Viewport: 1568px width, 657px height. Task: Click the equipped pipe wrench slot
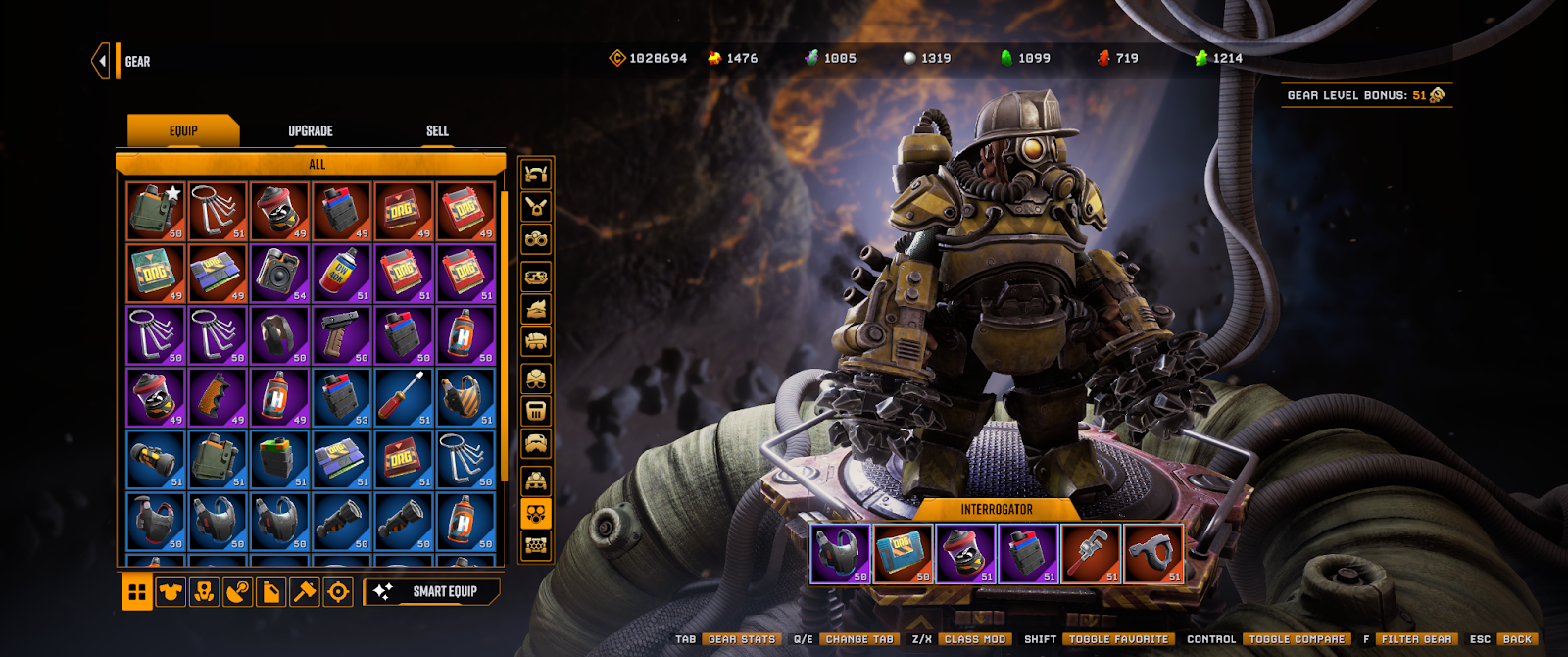1091,554
